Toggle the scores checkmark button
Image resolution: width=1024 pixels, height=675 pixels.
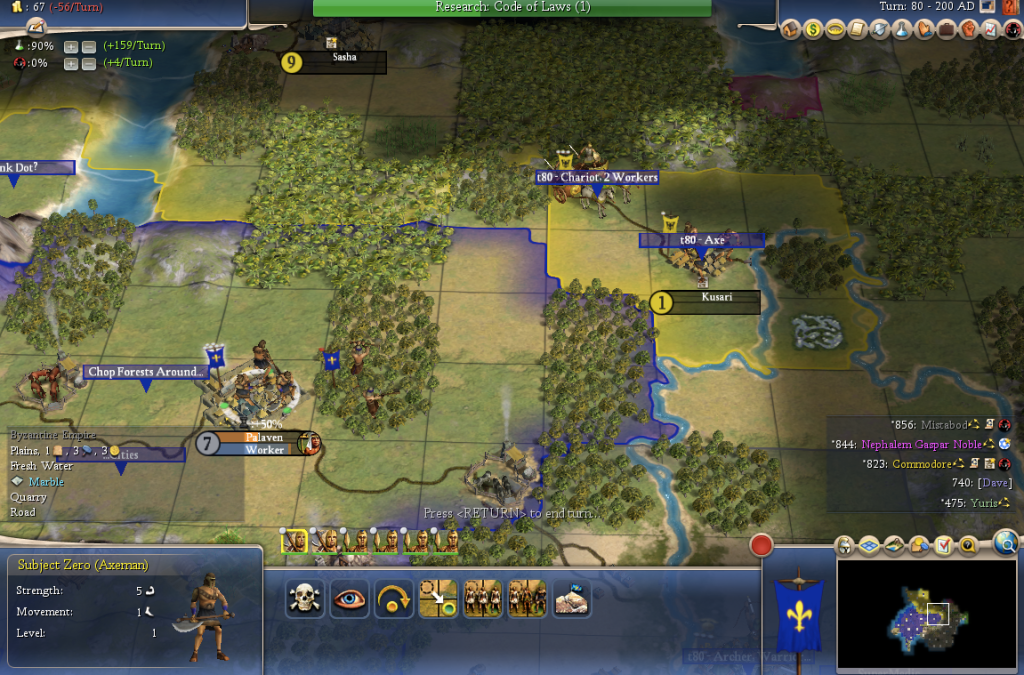942,546
